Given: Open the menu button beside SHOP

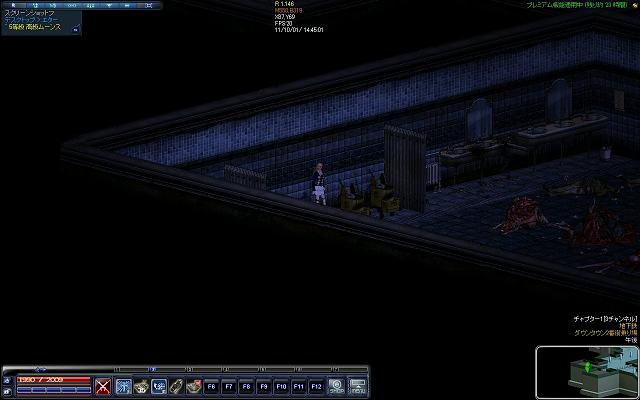Looking at the screenshot, I should (x=357, y=385).
